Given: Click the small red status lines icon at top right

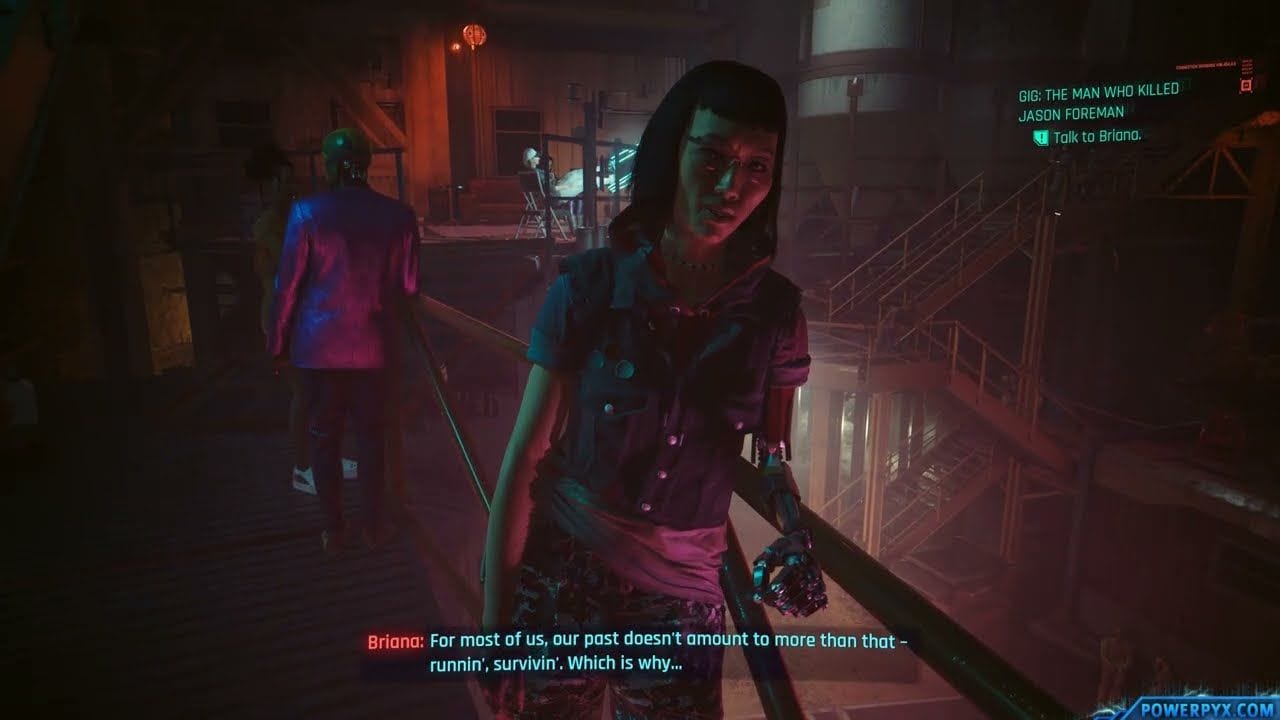Looking at the screenshot, I should [1249, 68].
